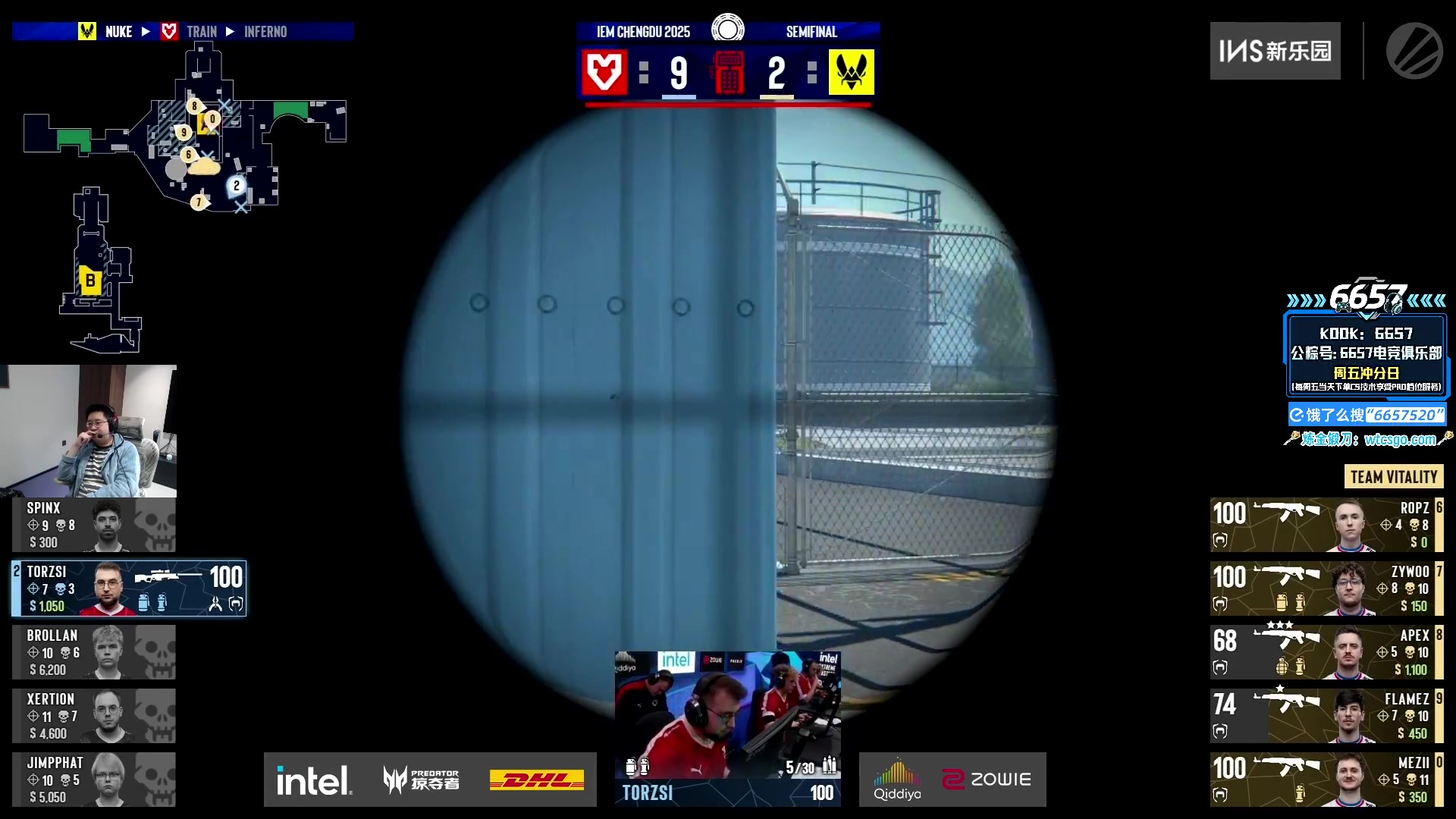The image size is (1456, 819).
Task: Click the 6657 channel info banner
Action: [1367, 356]
